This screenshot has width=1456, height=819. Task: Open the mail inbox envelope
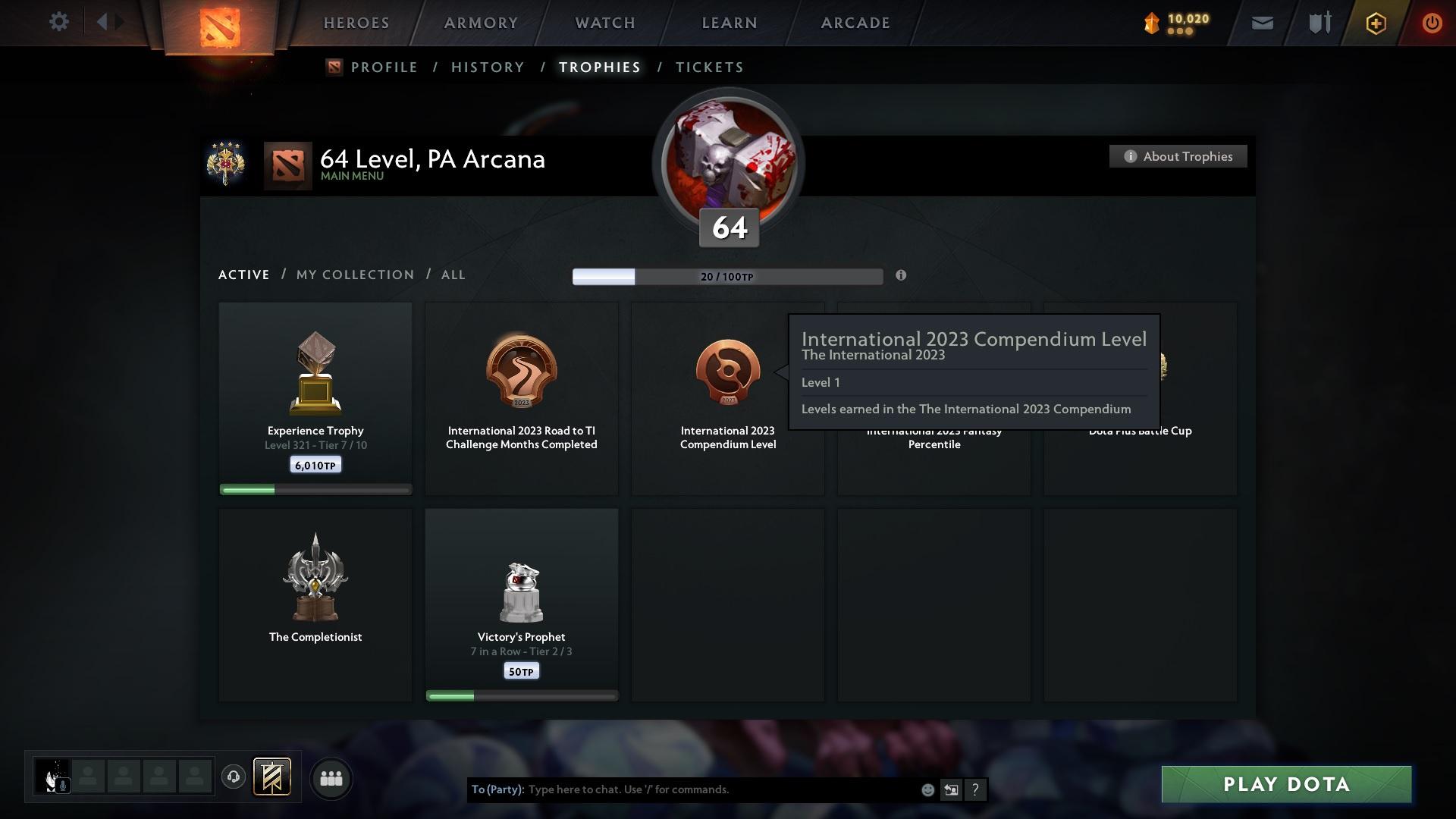[x=1261, y=23]
